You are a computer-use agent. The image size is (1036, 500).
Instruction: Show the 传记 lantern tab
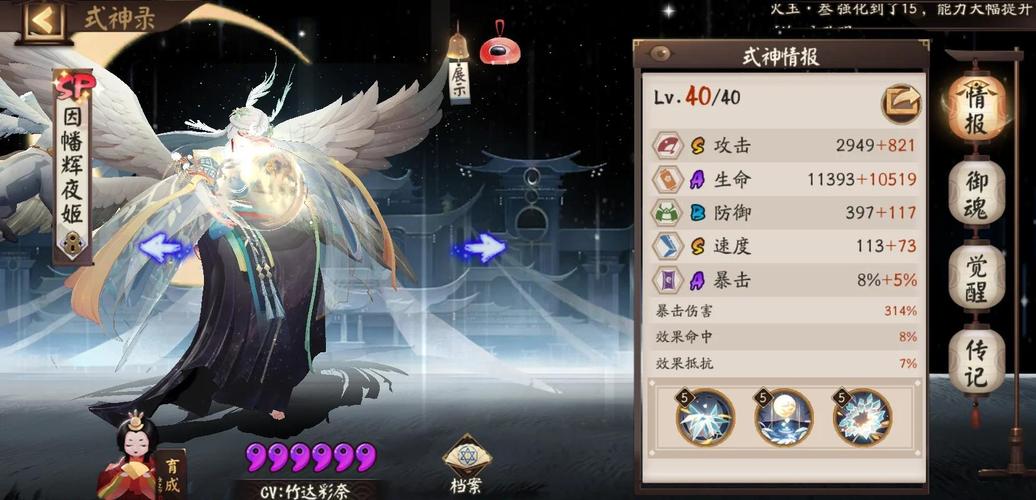tap(976, 362)
